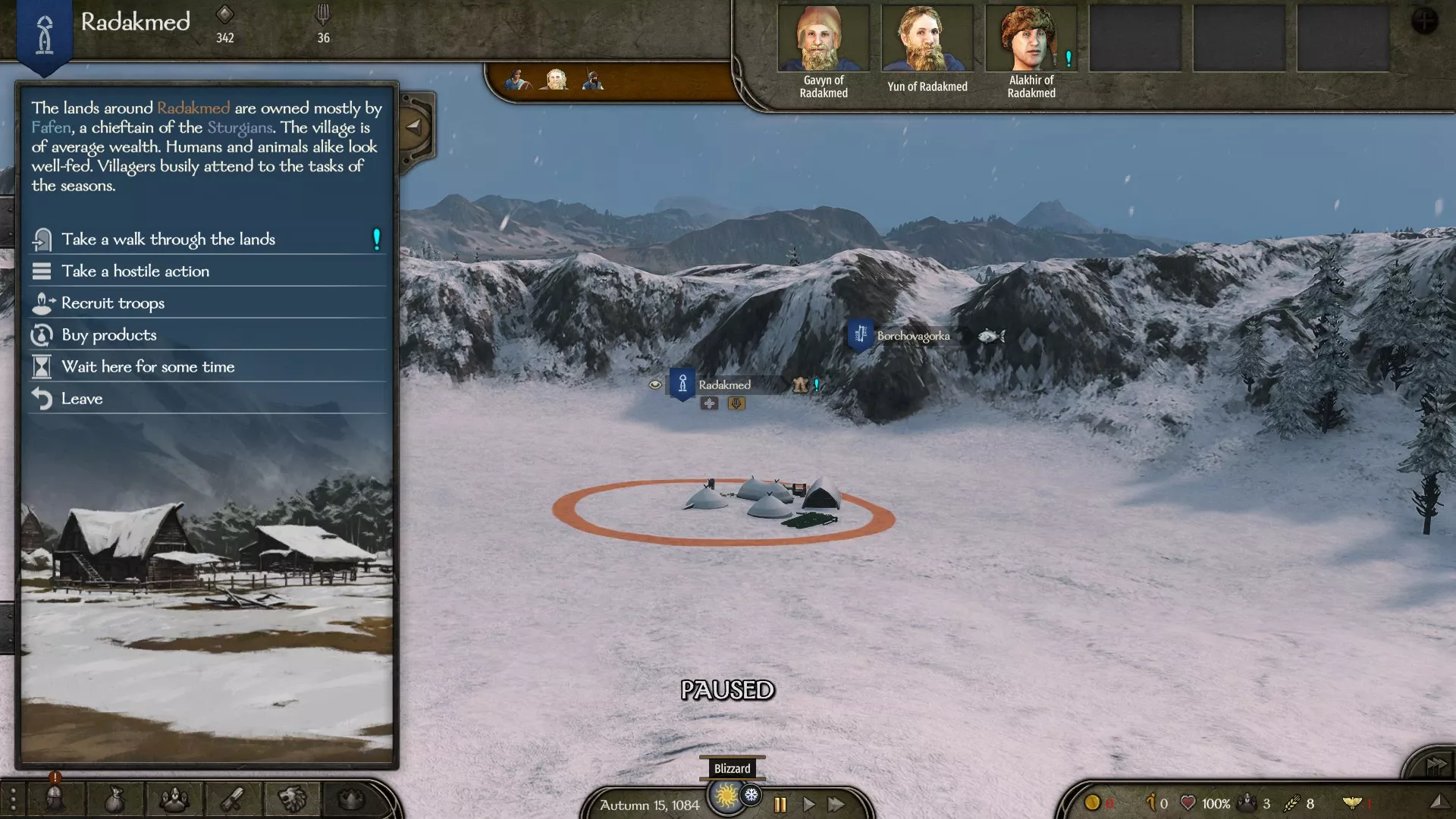Screen dimensions: 1456x819
Task: Open the party screen icon
Action: tap(174, 799)
